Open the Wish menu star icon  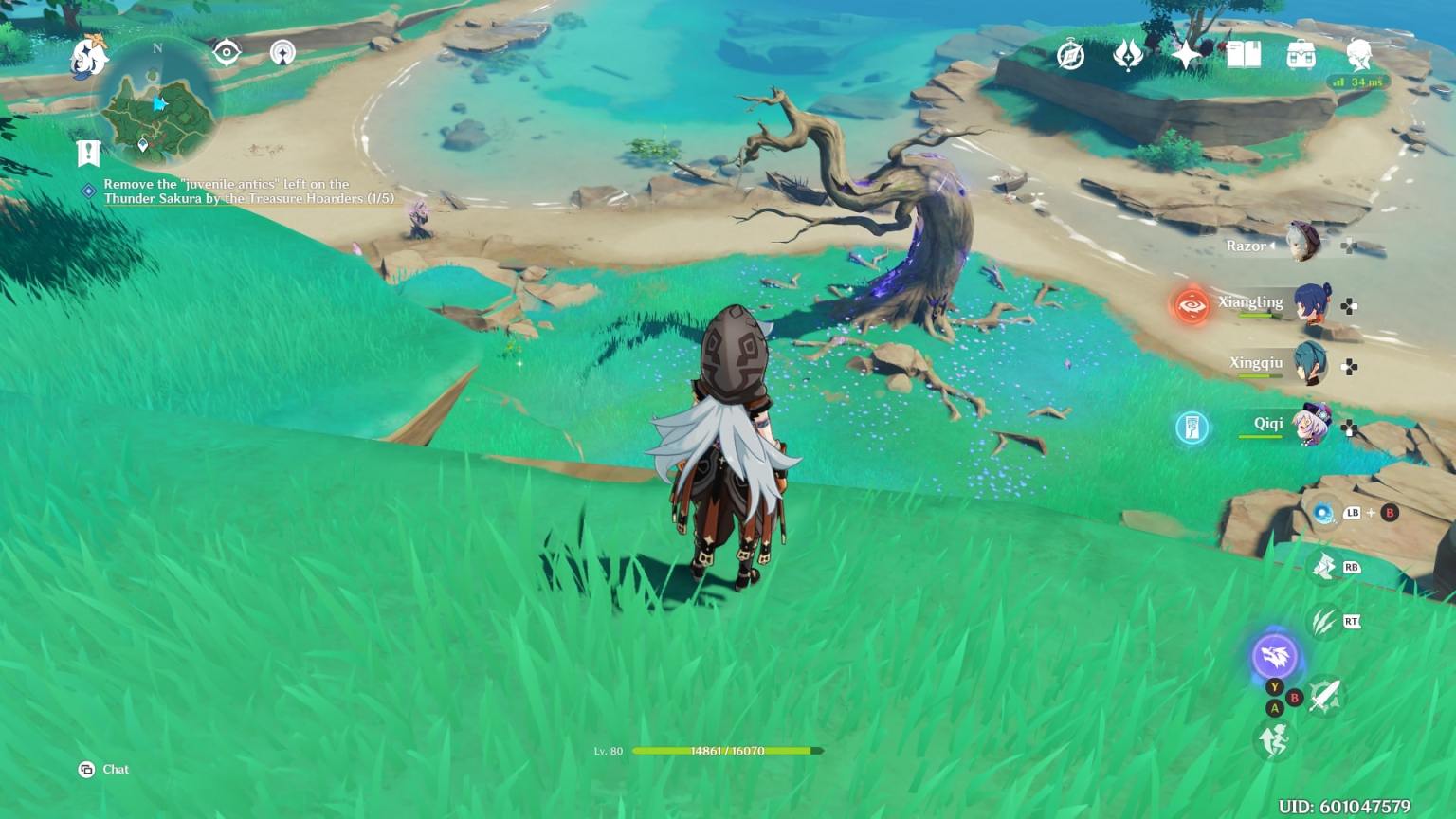(1186, 55)
